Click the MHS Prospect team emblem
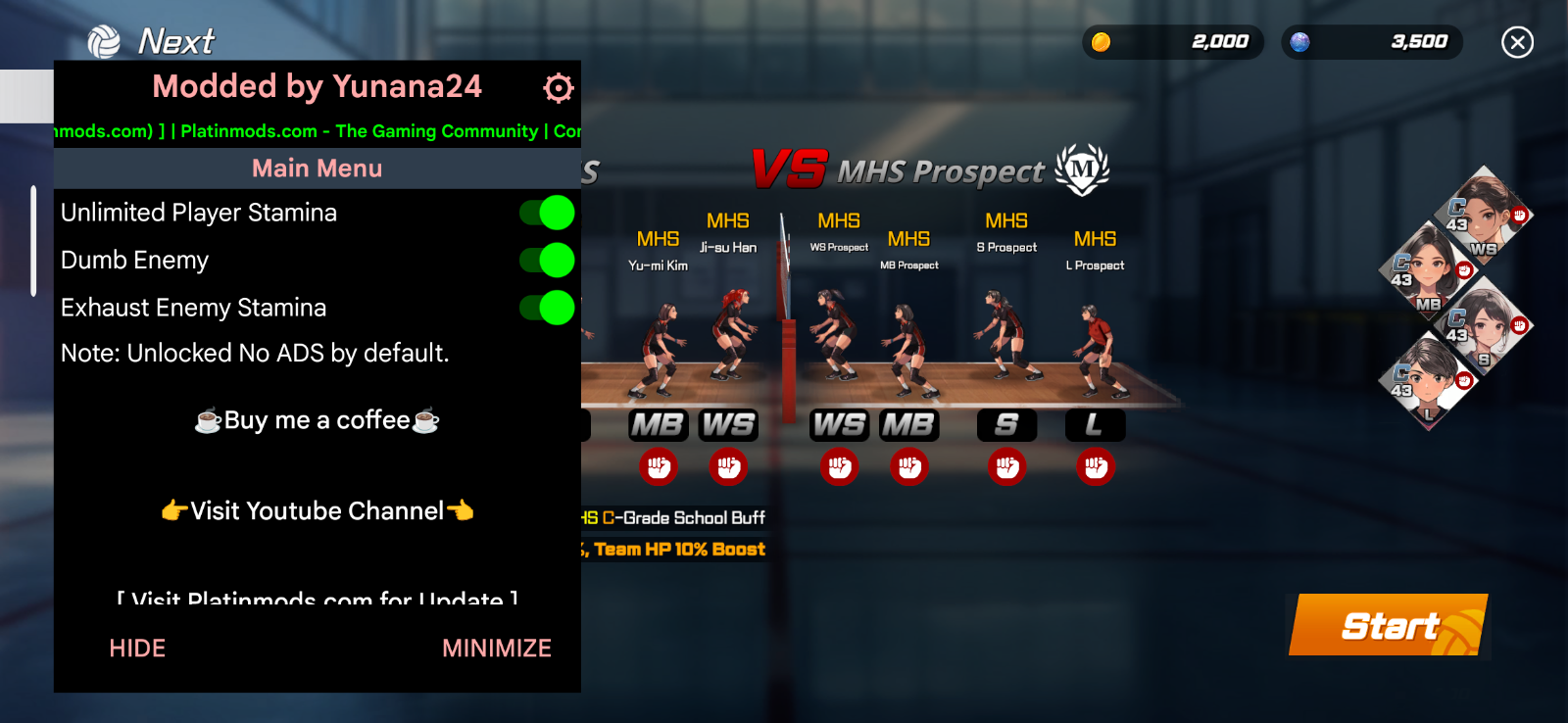Image resolution: width=1568 pixels, height=723 pixels. pos(1082,169)
